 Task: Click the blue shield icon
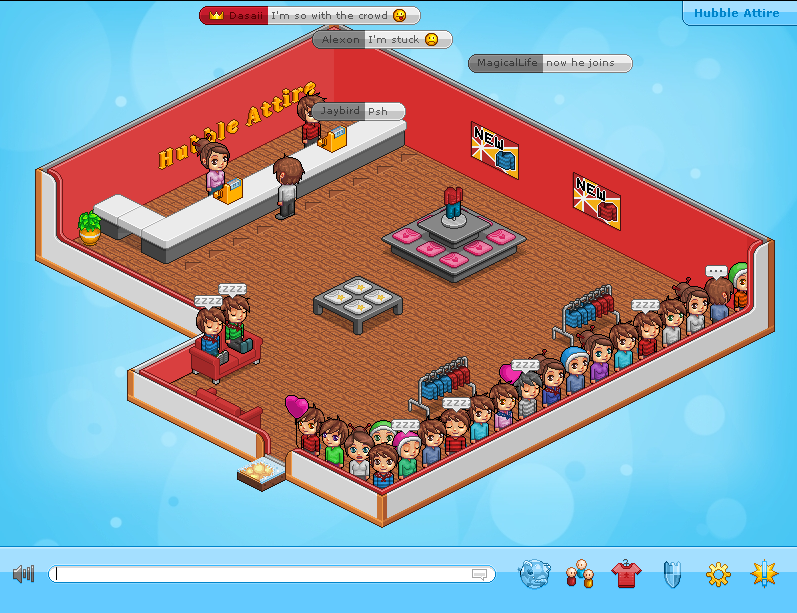tap(672, 574)
